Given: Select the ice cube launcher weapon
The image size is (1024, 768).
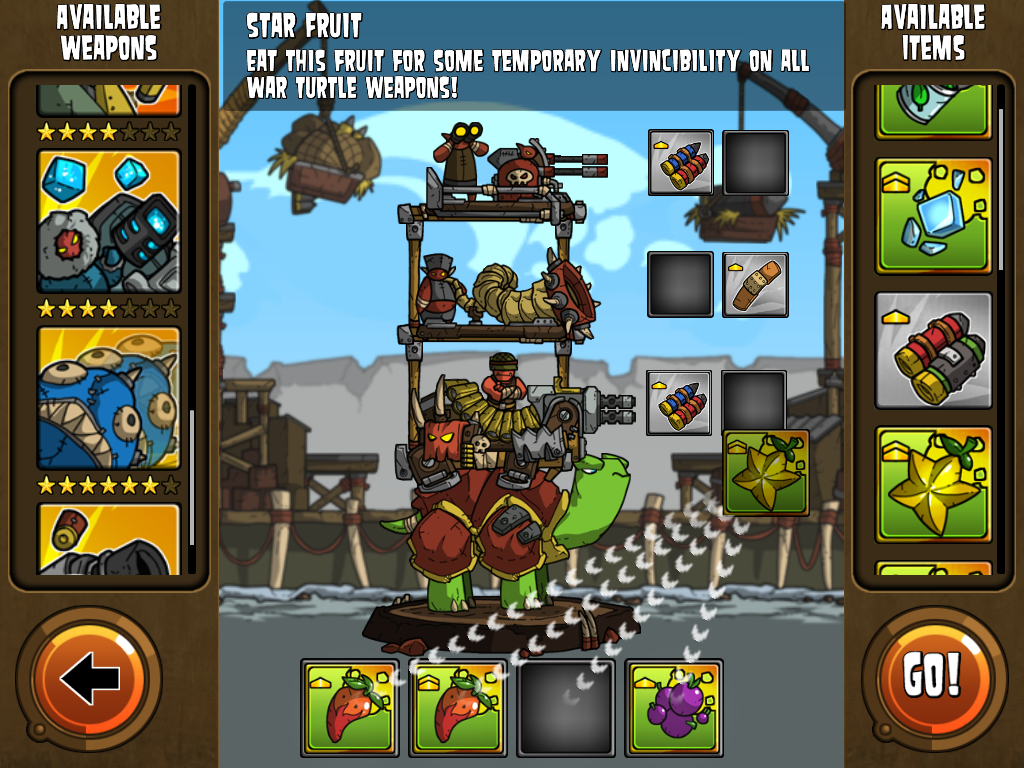Looking at the screenshot, I should (x=109, y=221).
